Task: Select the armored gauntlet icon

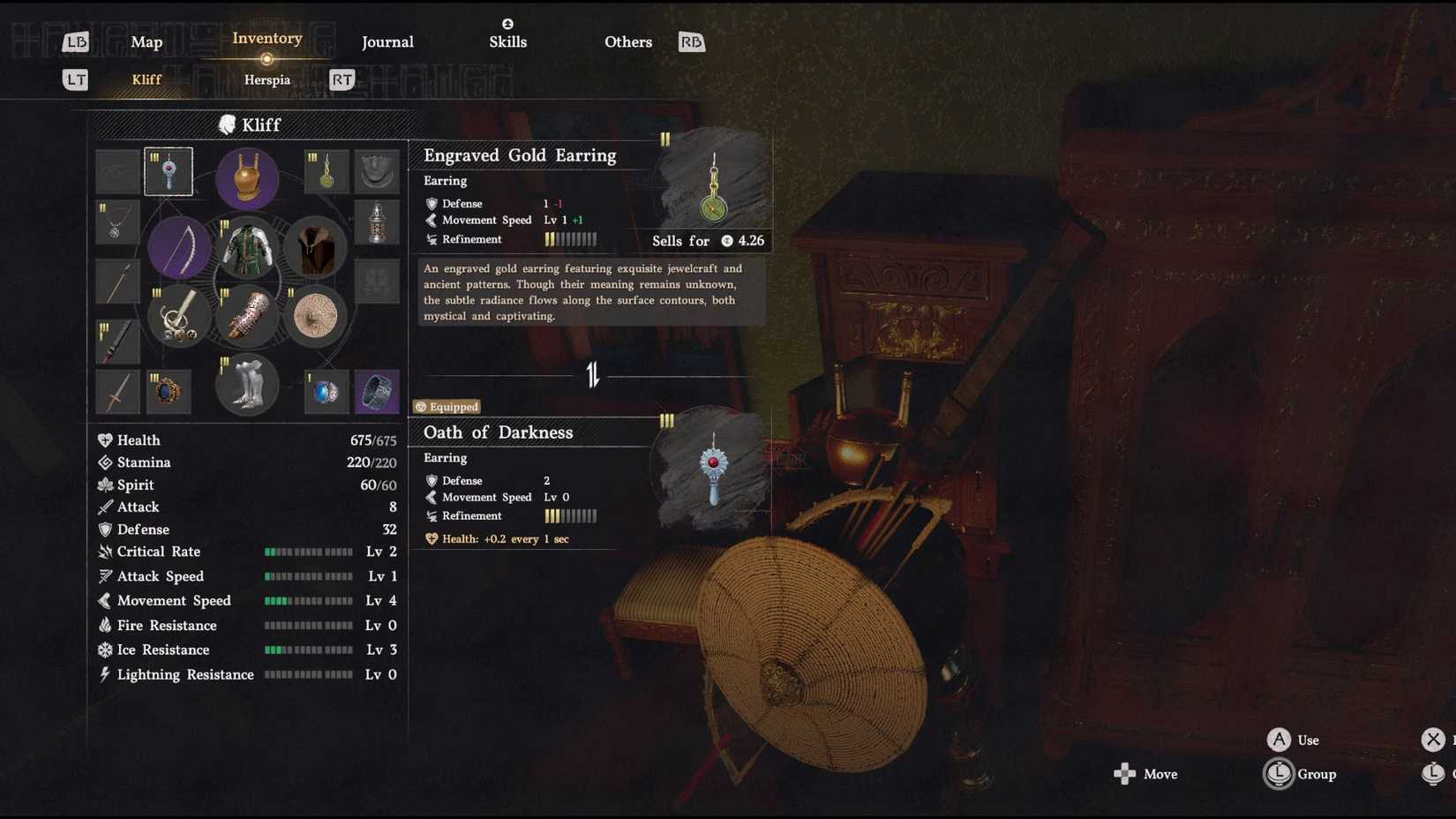Action: 247,319
